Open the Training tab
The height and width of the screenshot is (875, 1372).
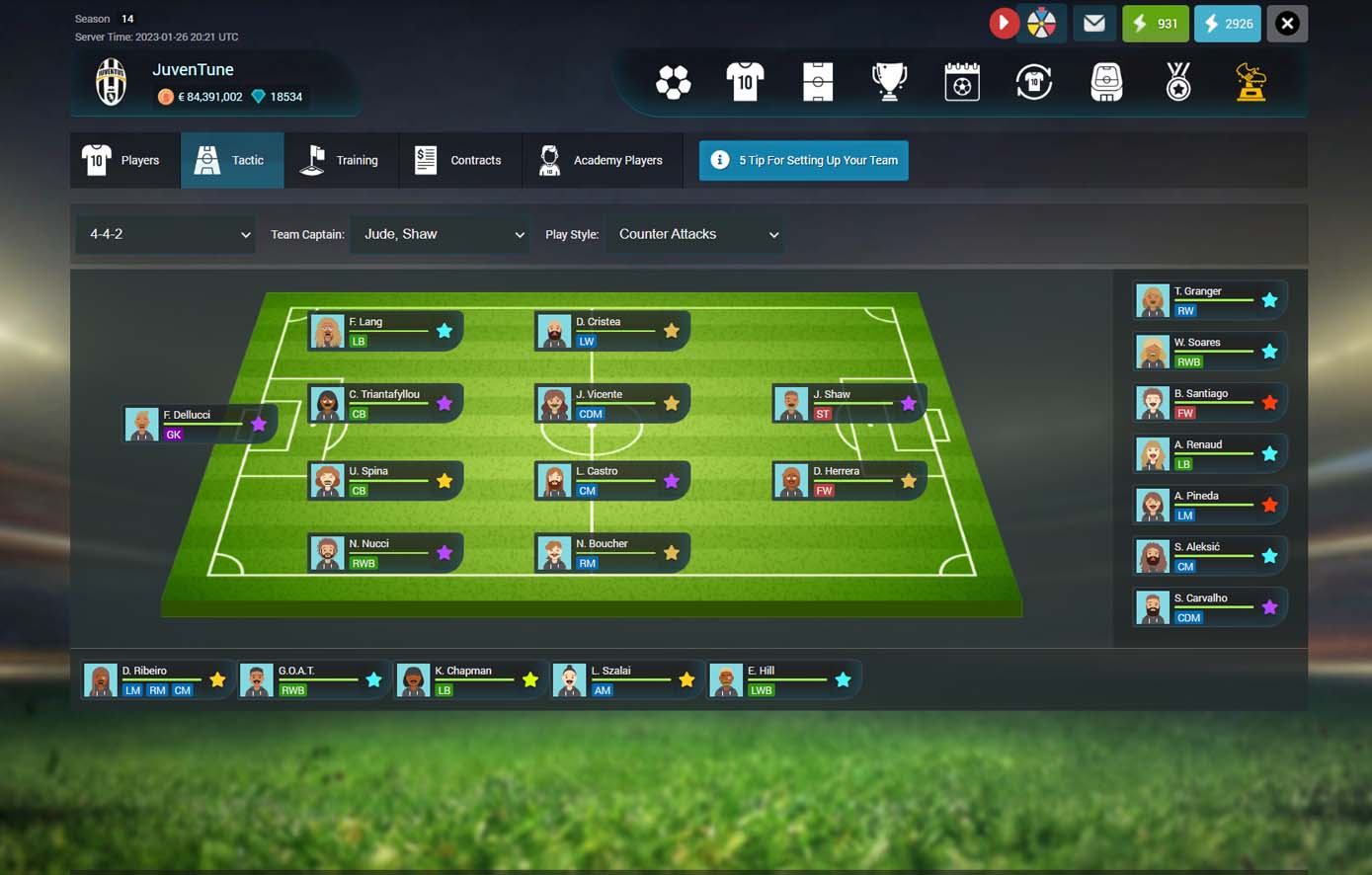(x=341, y=160)
